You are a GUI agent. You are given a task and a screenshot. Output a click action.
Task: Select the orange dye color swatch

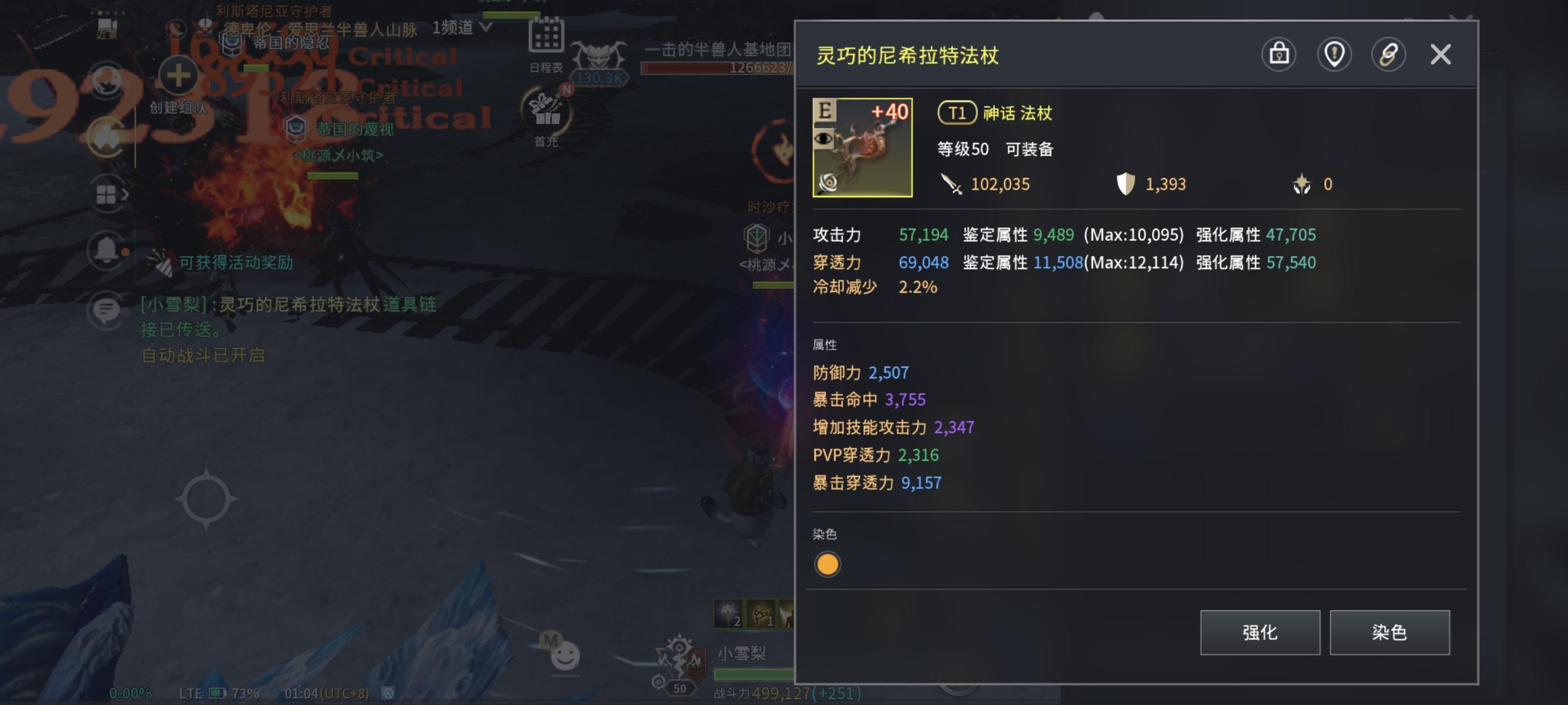pos(828,565)
